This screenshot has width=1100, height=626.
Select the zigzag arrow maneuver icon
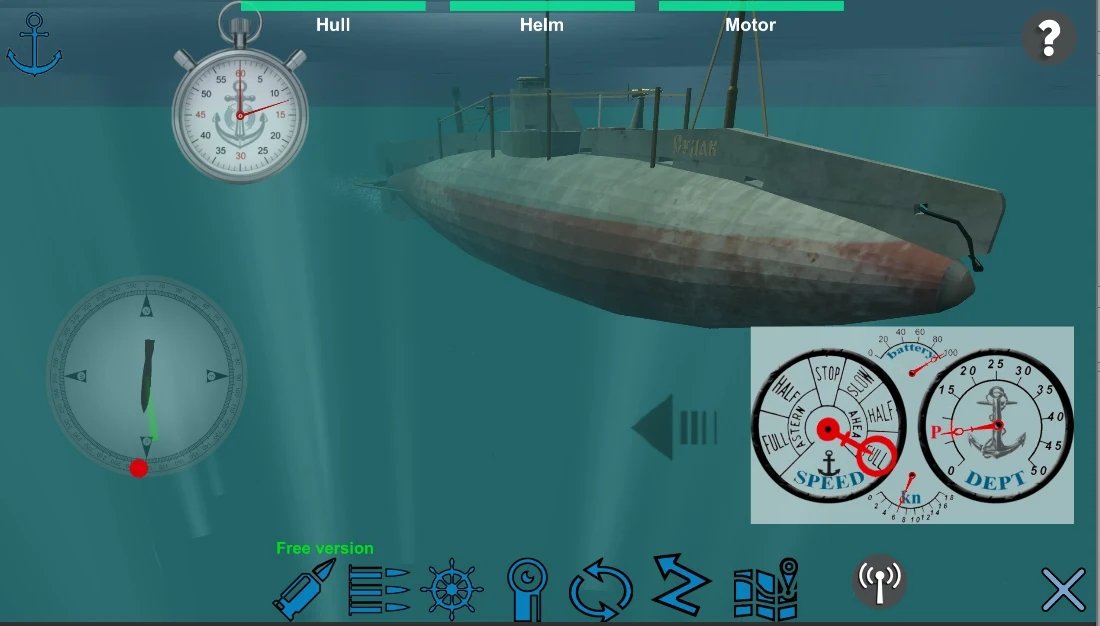pyautogui.click(x=681, y=586)
